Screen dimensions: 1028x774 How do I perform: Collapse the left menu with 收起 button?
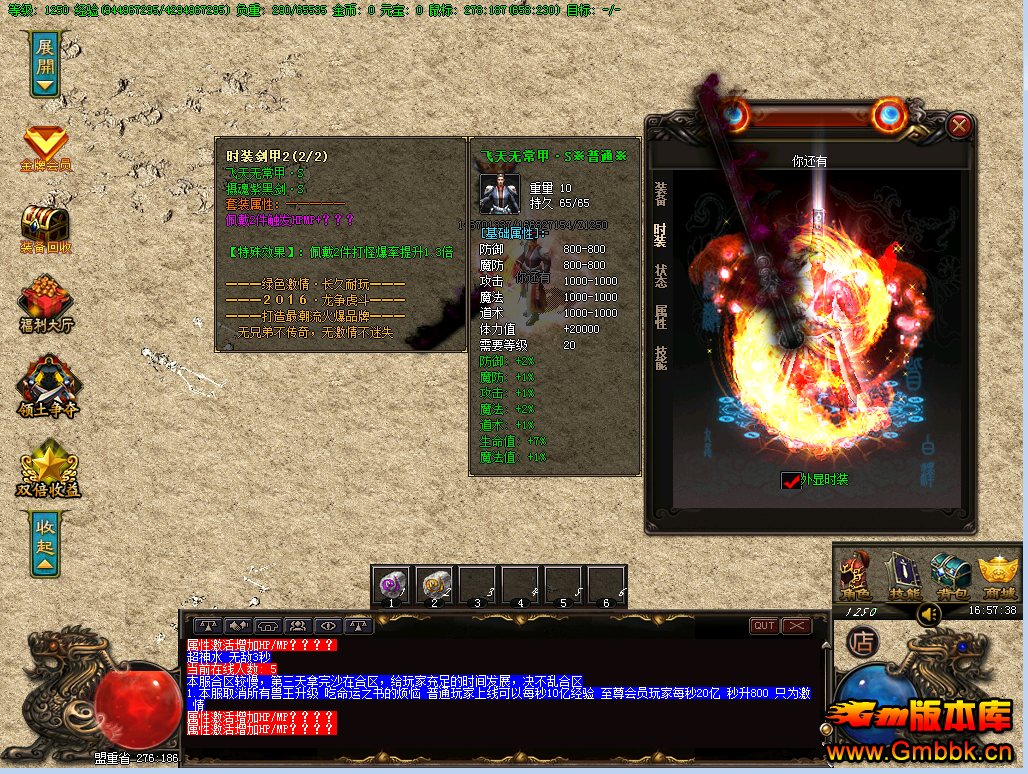(45, 544)
